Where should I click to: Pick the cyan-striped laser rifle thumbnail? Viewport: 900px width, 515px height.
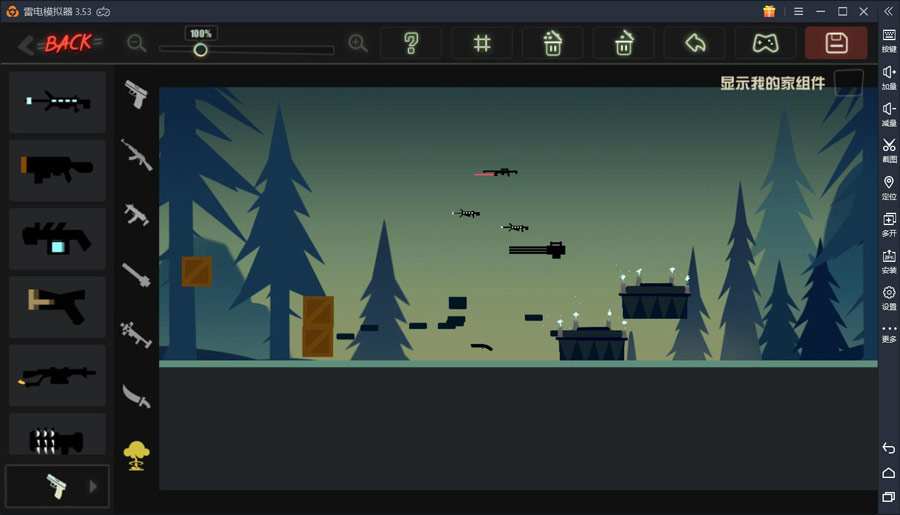click(x=57, y=102)
